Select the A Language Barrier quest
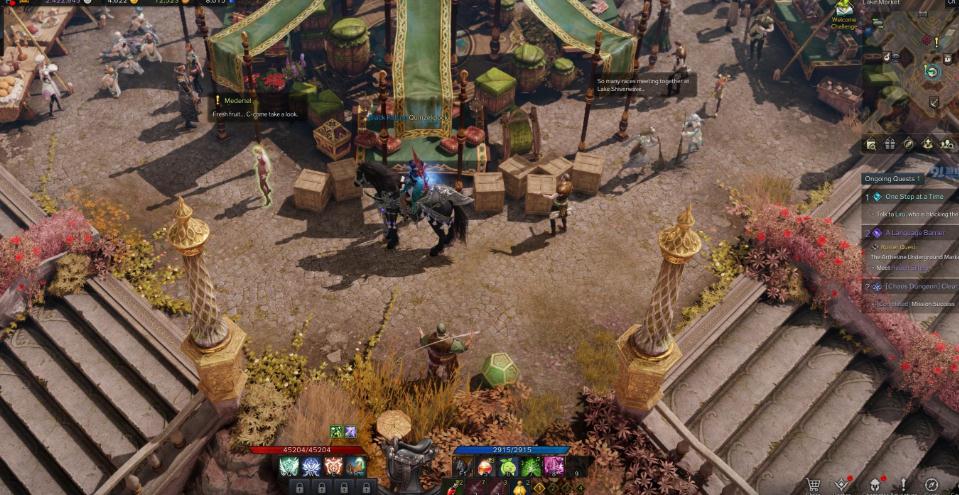The width and height of the screenshot is (959, 495). coord(914,232)
